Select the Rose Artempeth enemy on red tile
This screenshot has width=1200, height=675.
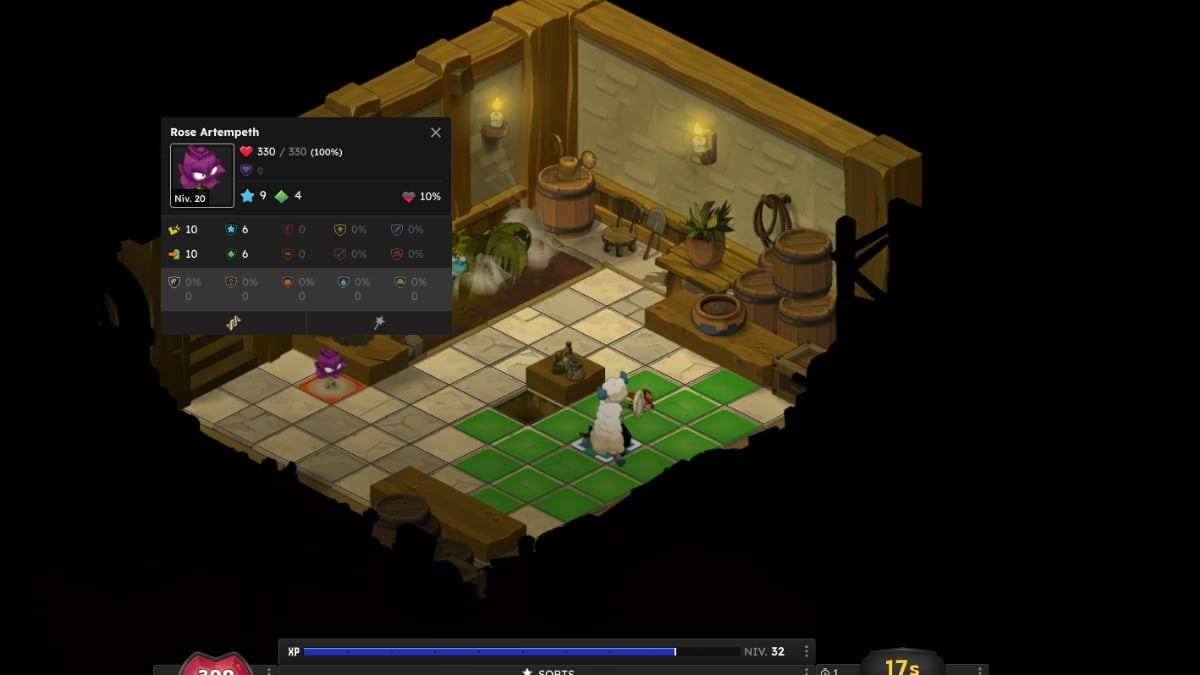coord(329,369)
